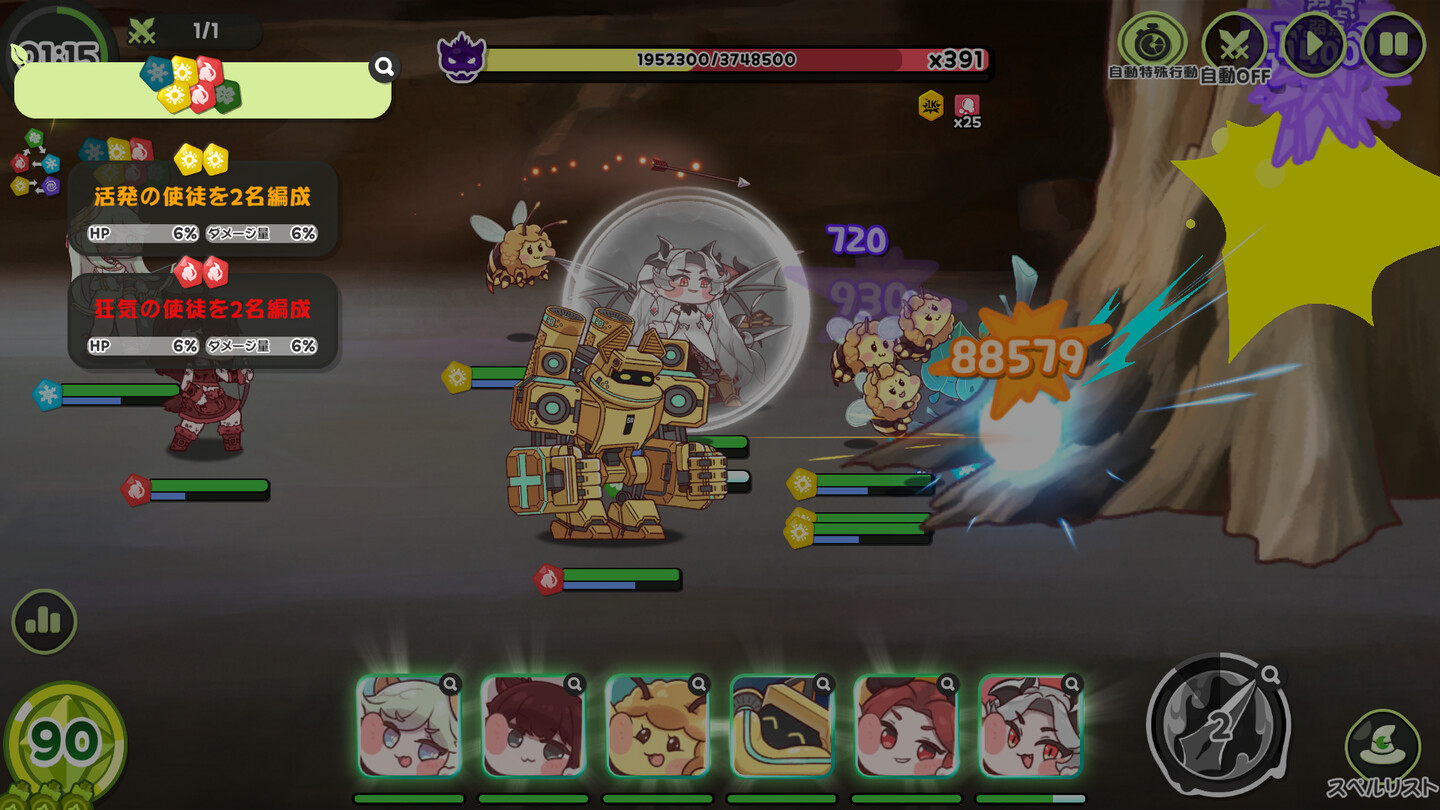Open the battle statistics bar chart

coord(44,622)
